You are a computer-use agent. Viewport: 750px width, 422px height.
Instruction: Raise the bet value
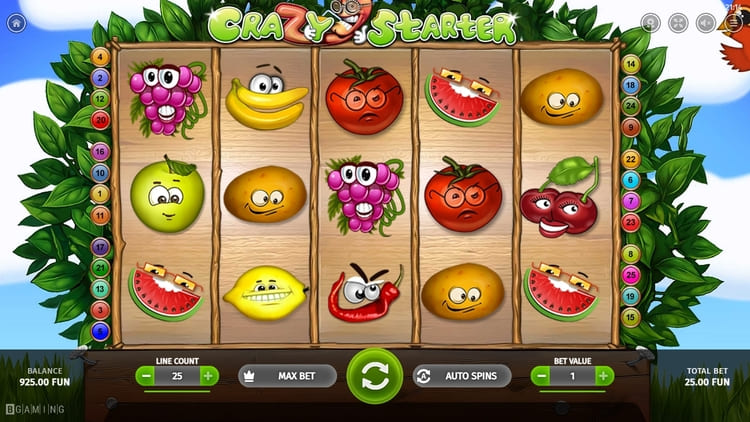[x=605, y=376]
